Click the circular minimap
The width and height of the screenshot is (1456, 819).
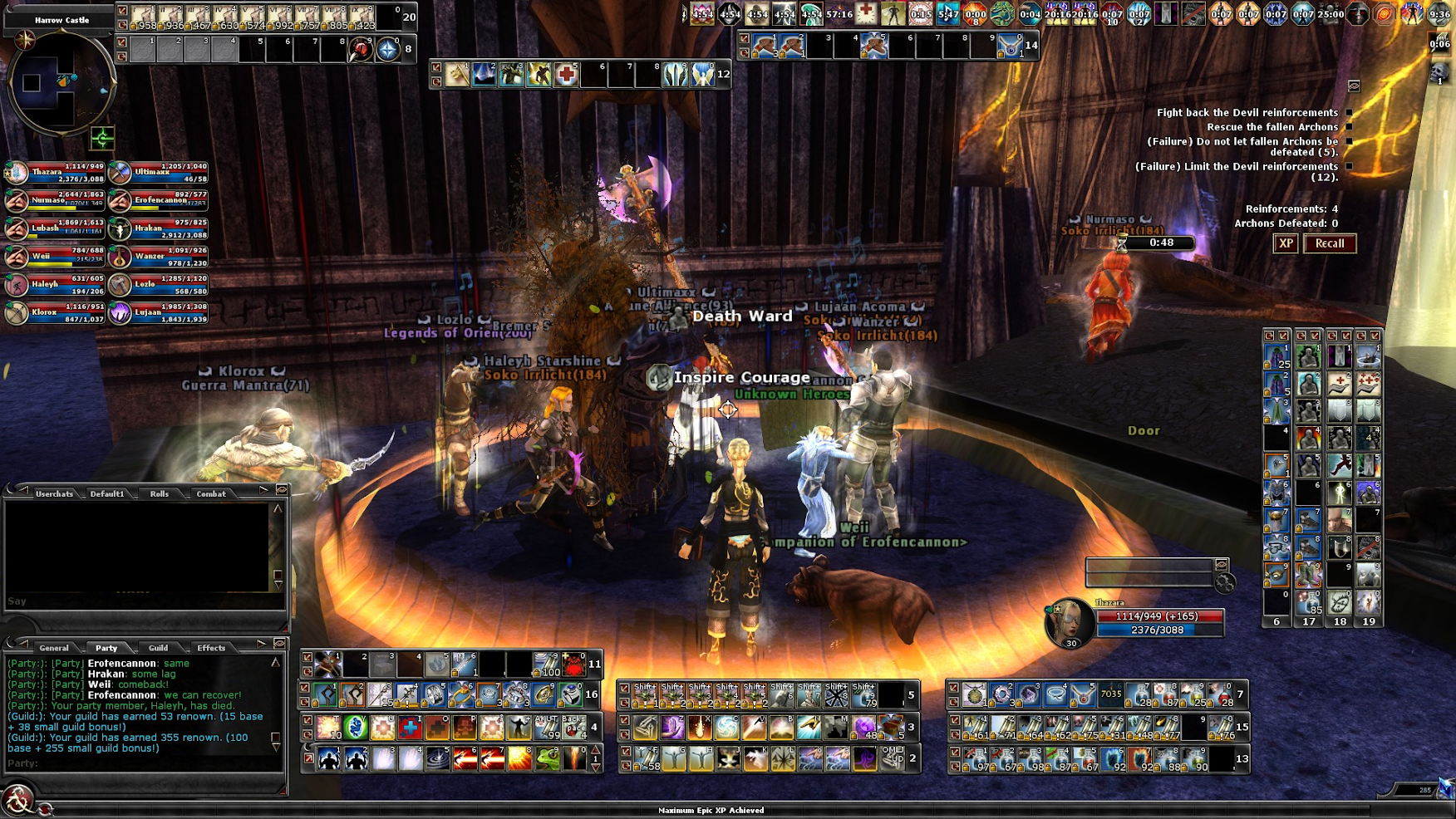(x=61, y=83)
